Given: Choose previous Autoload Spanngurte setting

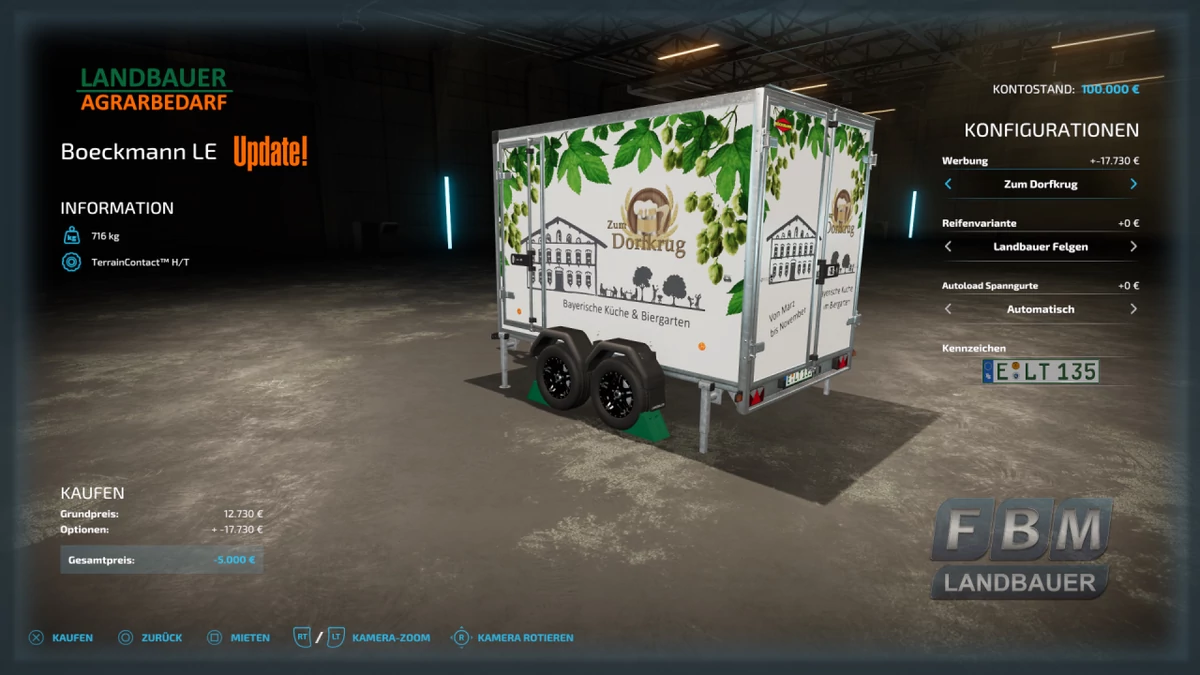Looking at the screenshot, I should [948, 309].
